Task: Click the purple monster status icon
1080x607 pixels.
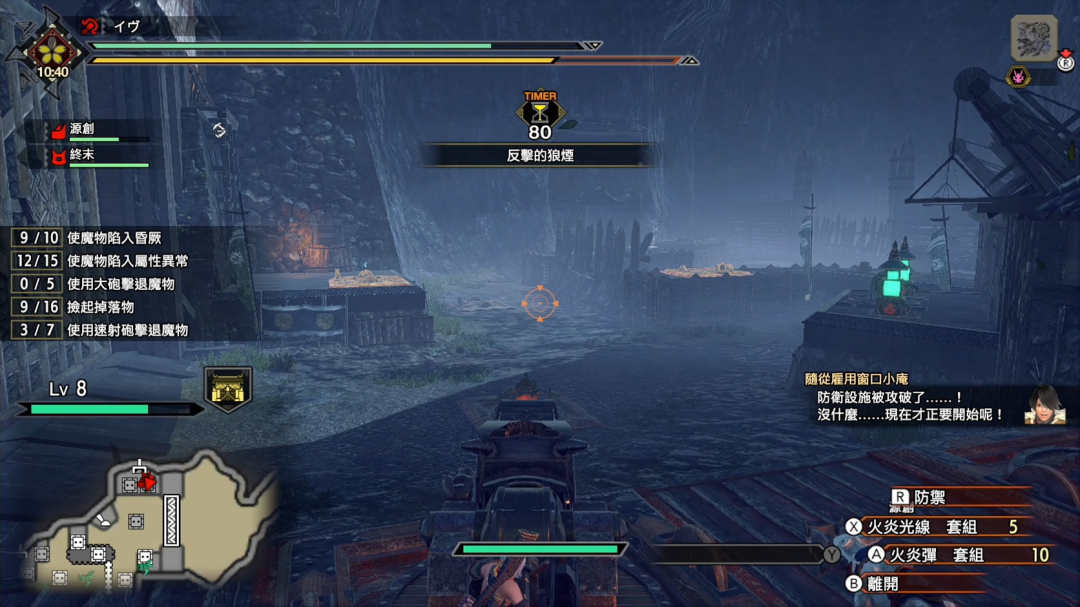Action: [1019, 77]
